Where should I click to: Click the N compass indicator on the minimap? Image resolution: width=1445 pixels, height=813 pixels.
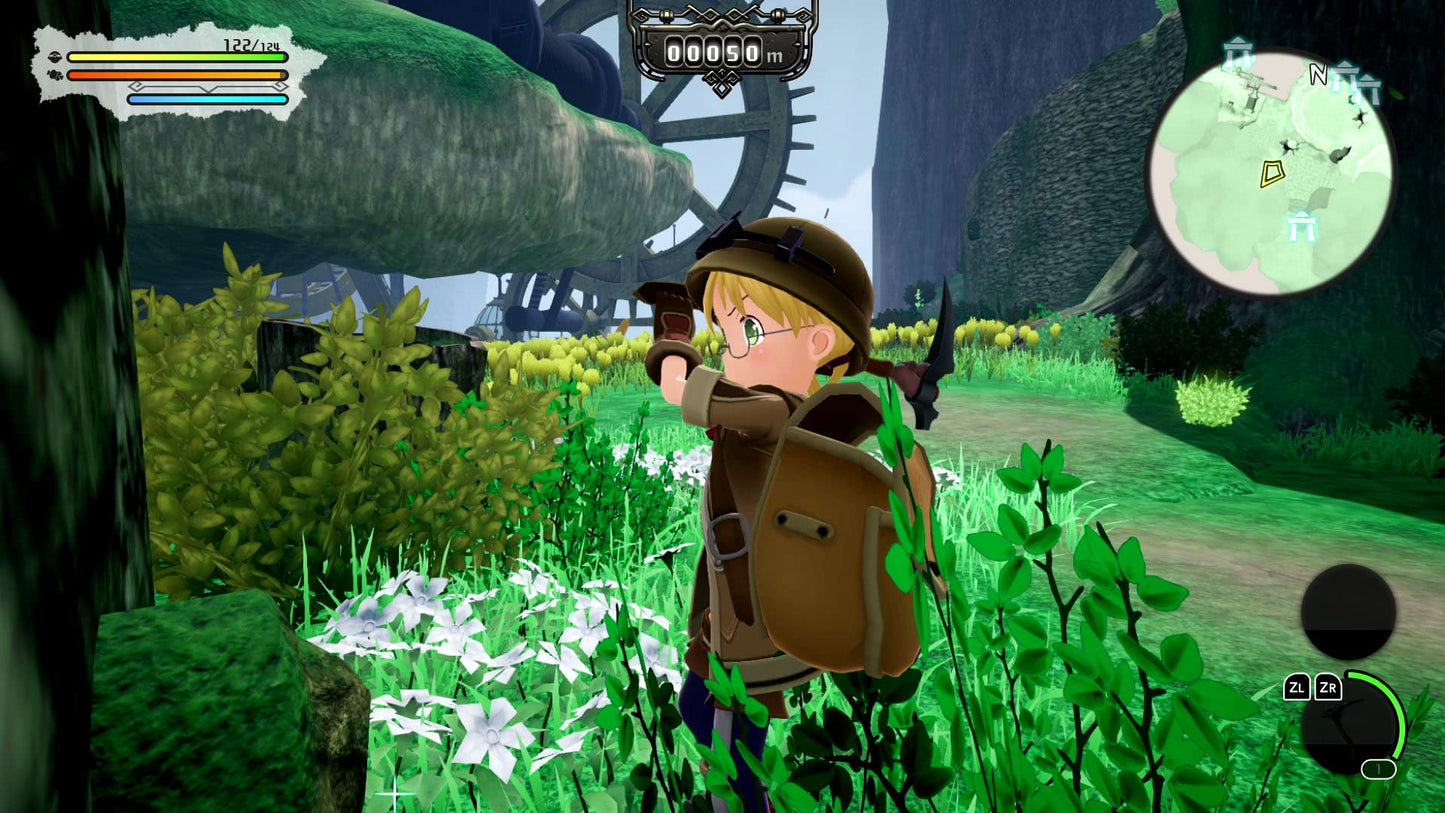point(1318,74)
